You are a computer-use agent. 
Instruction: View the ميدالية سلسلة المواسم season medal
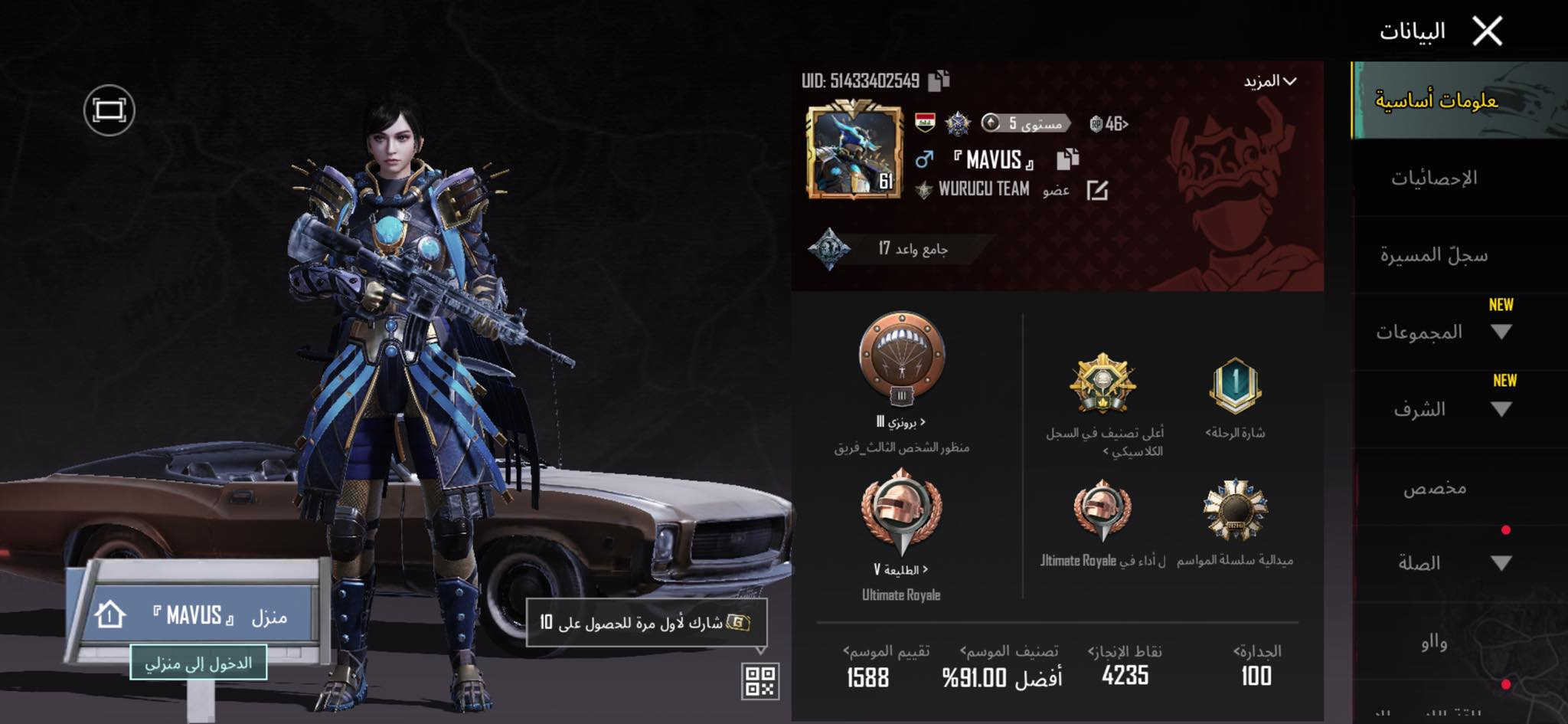coord(1234,511)
